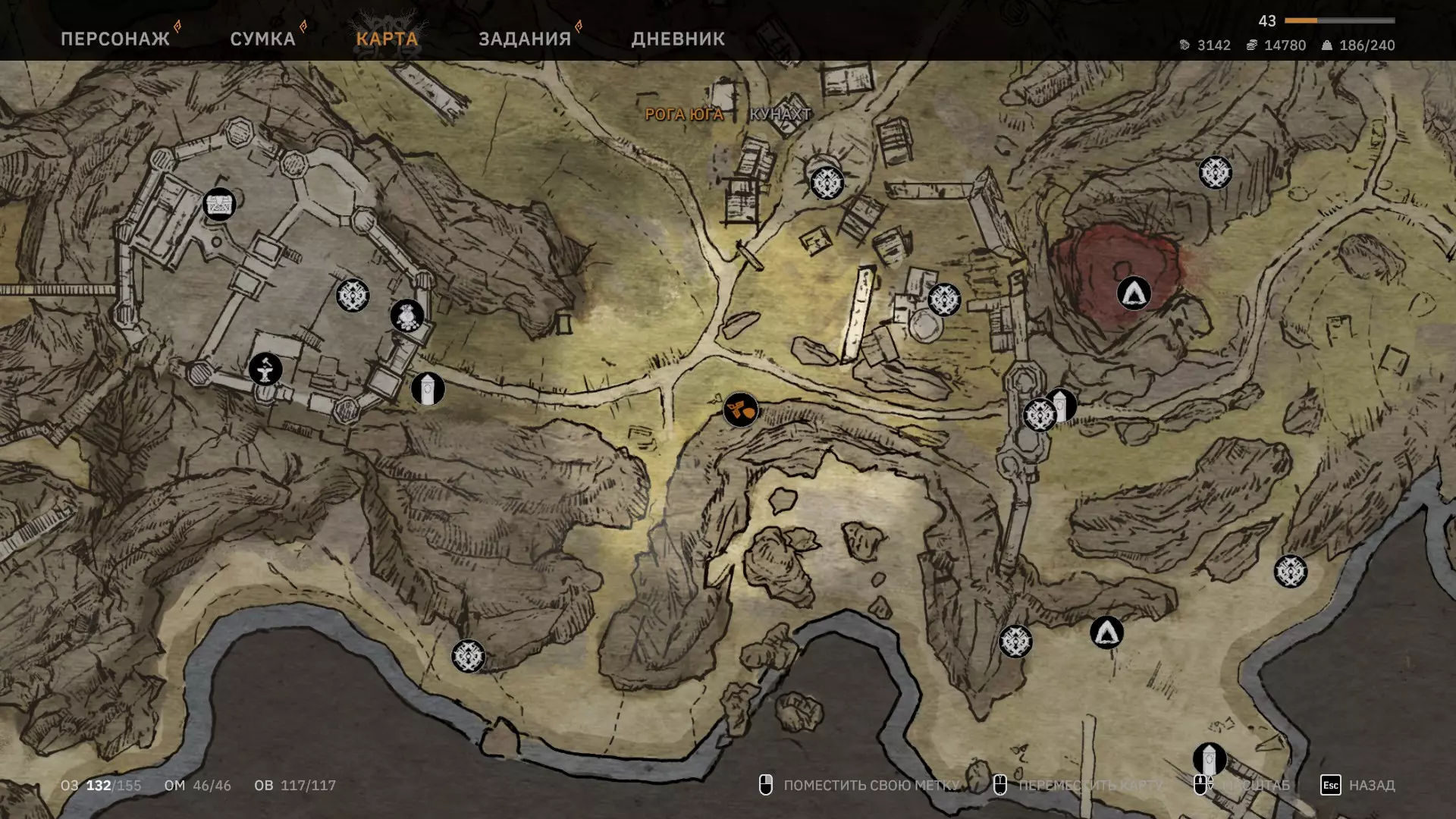Select the КАРТА tab
The height and width of the screenshot is (819, 1456).
tap(387, 39)
